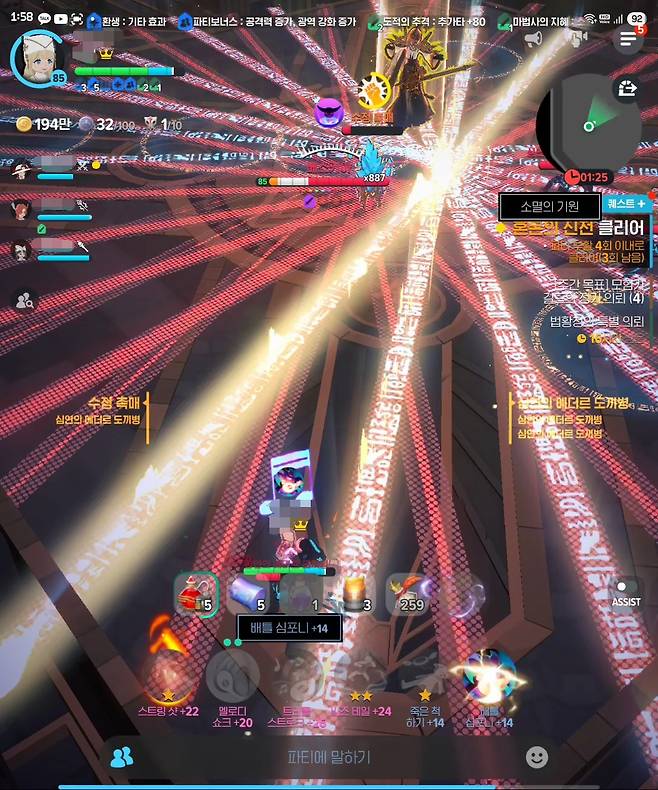Open the emoji smiley button
The width and height of the screenshot is (658, 790).
537,757
